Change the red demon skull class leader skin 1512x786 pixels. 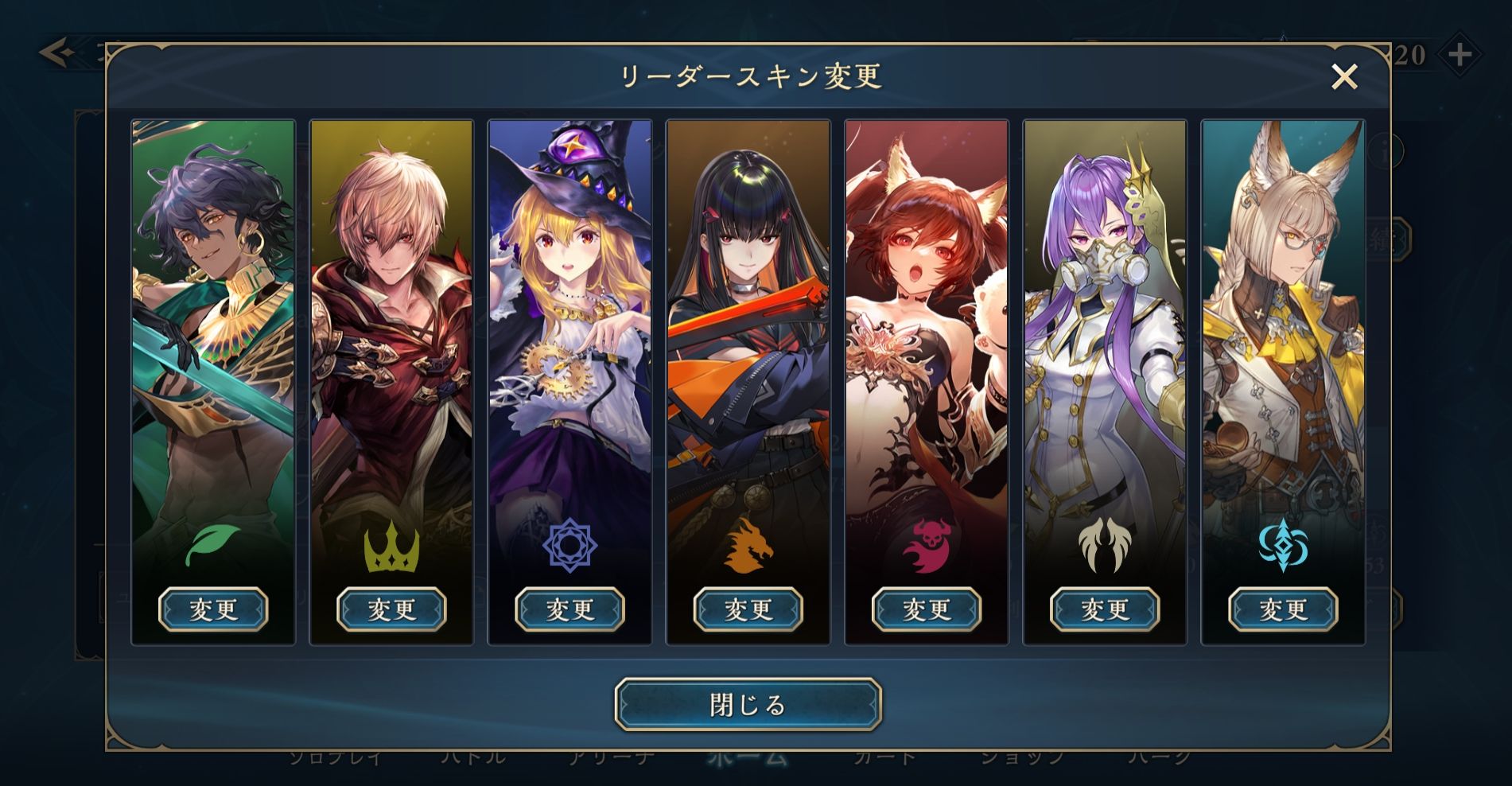click(x=927, y=609)
